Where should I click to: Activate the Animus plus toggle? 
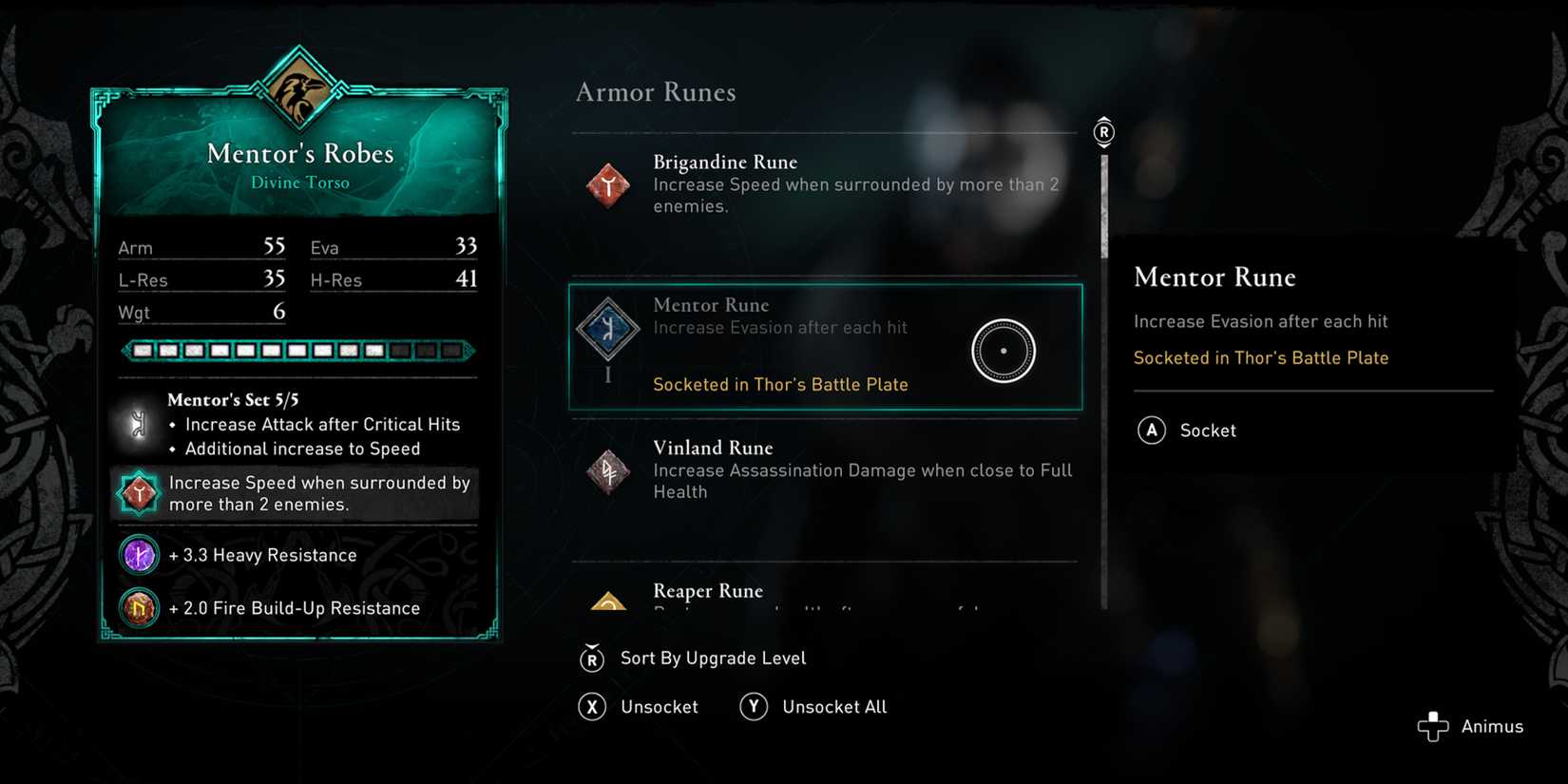point(1433,726)
